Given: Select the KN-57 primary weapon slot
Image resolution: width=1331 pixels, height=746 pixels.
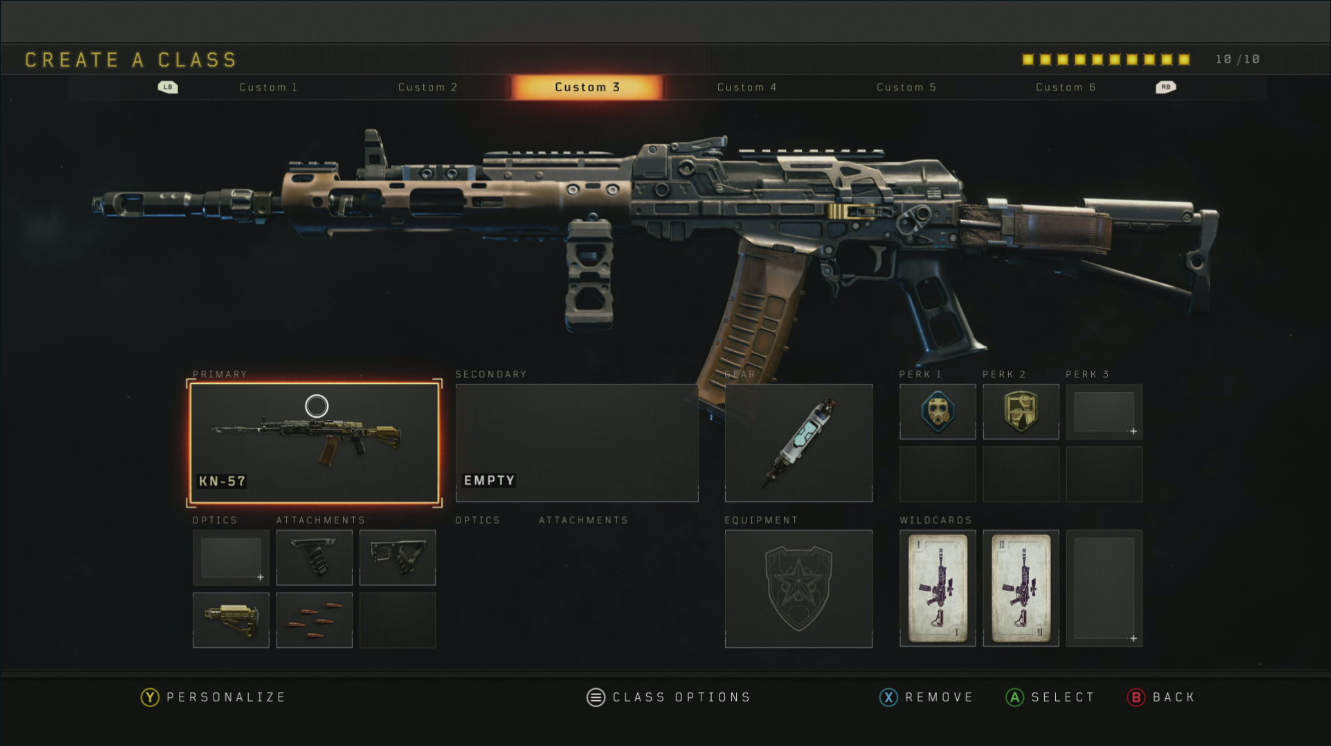Looking at the screenshot, I should [x=314, y=442].
